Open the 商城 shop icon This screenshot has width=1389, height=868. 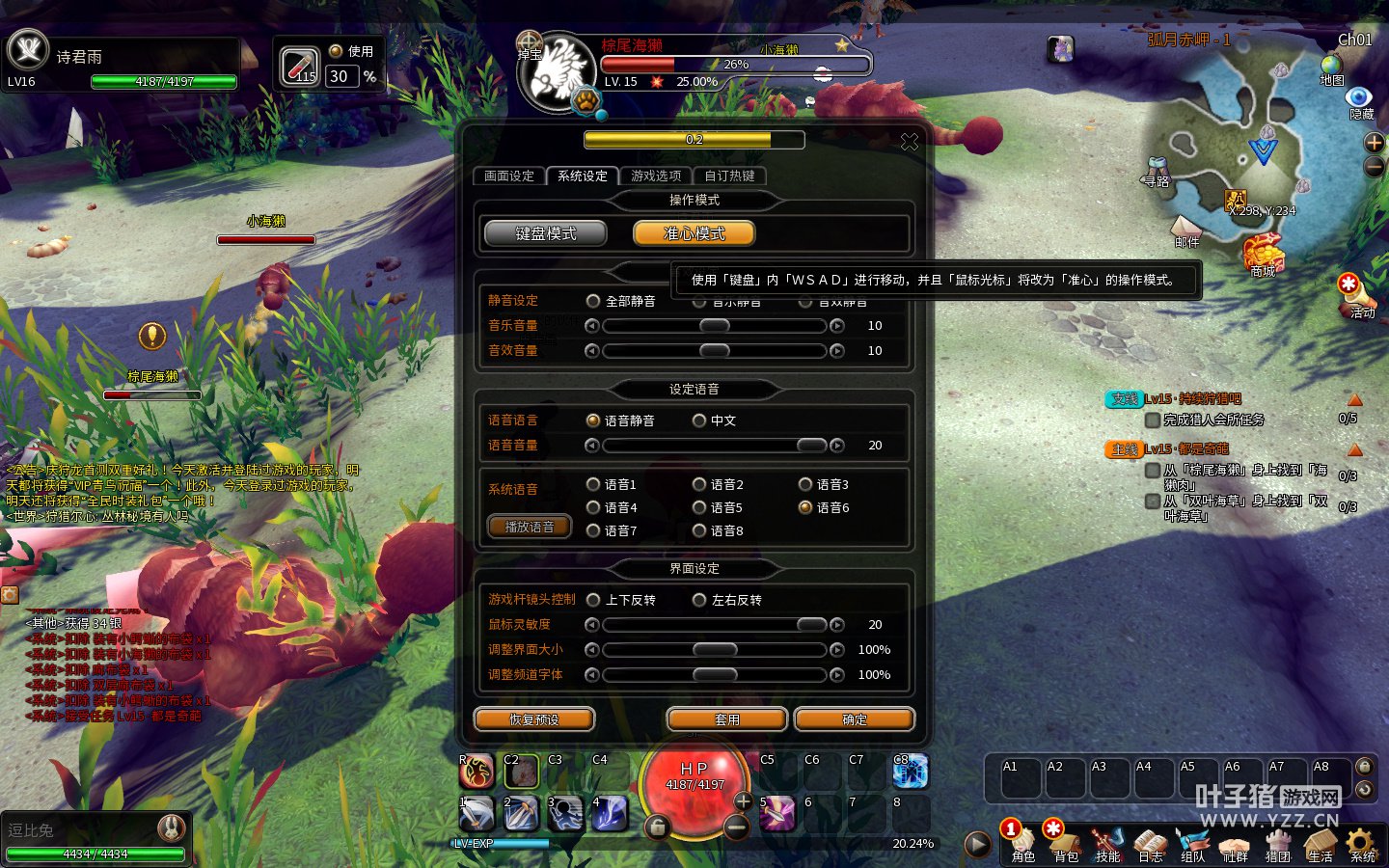[1262, 255]
